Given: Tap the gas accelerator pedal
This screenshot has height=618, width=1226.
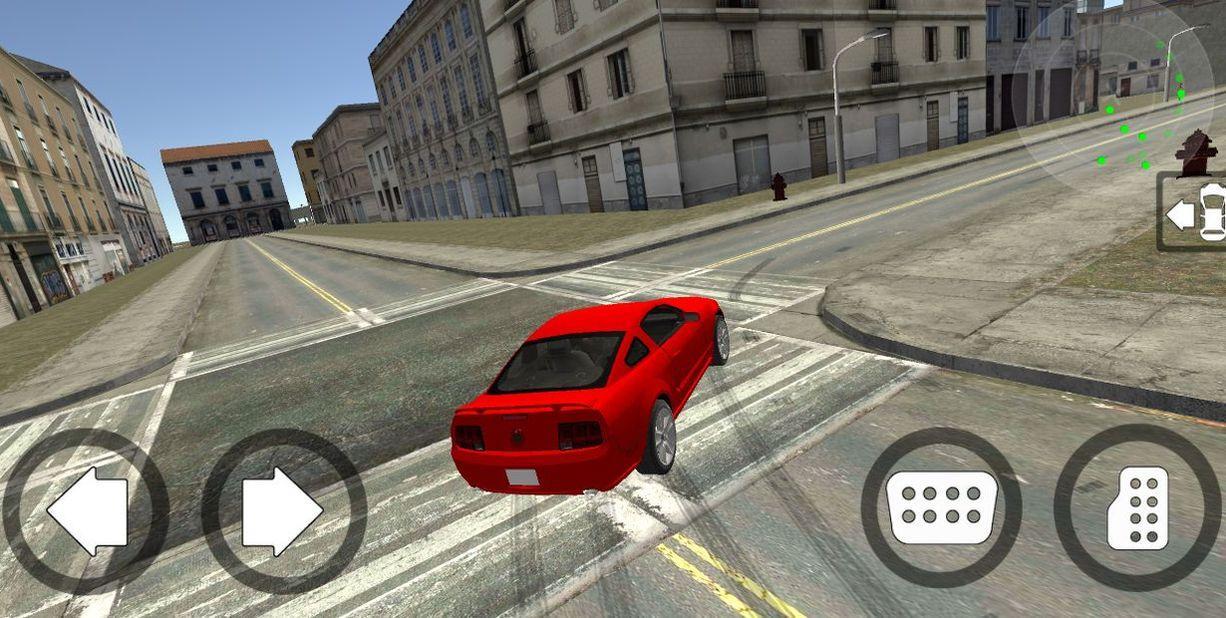Looking at the screenshot, I should tap(1137, 508).
